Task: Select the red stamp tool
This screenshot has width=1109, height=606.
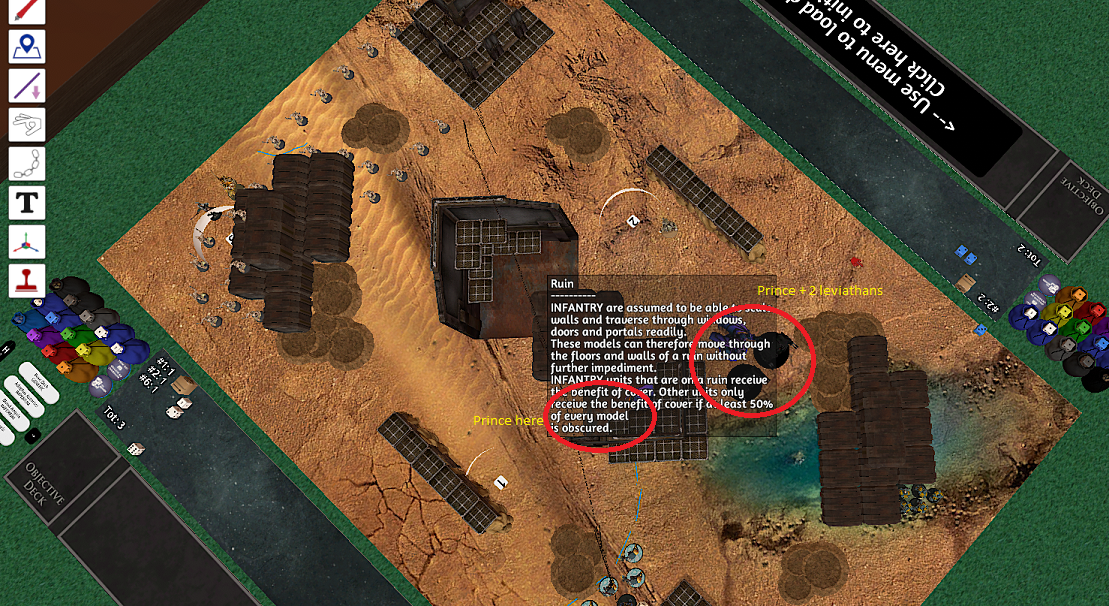Action: pyautogui.click(x=28, y=281)
